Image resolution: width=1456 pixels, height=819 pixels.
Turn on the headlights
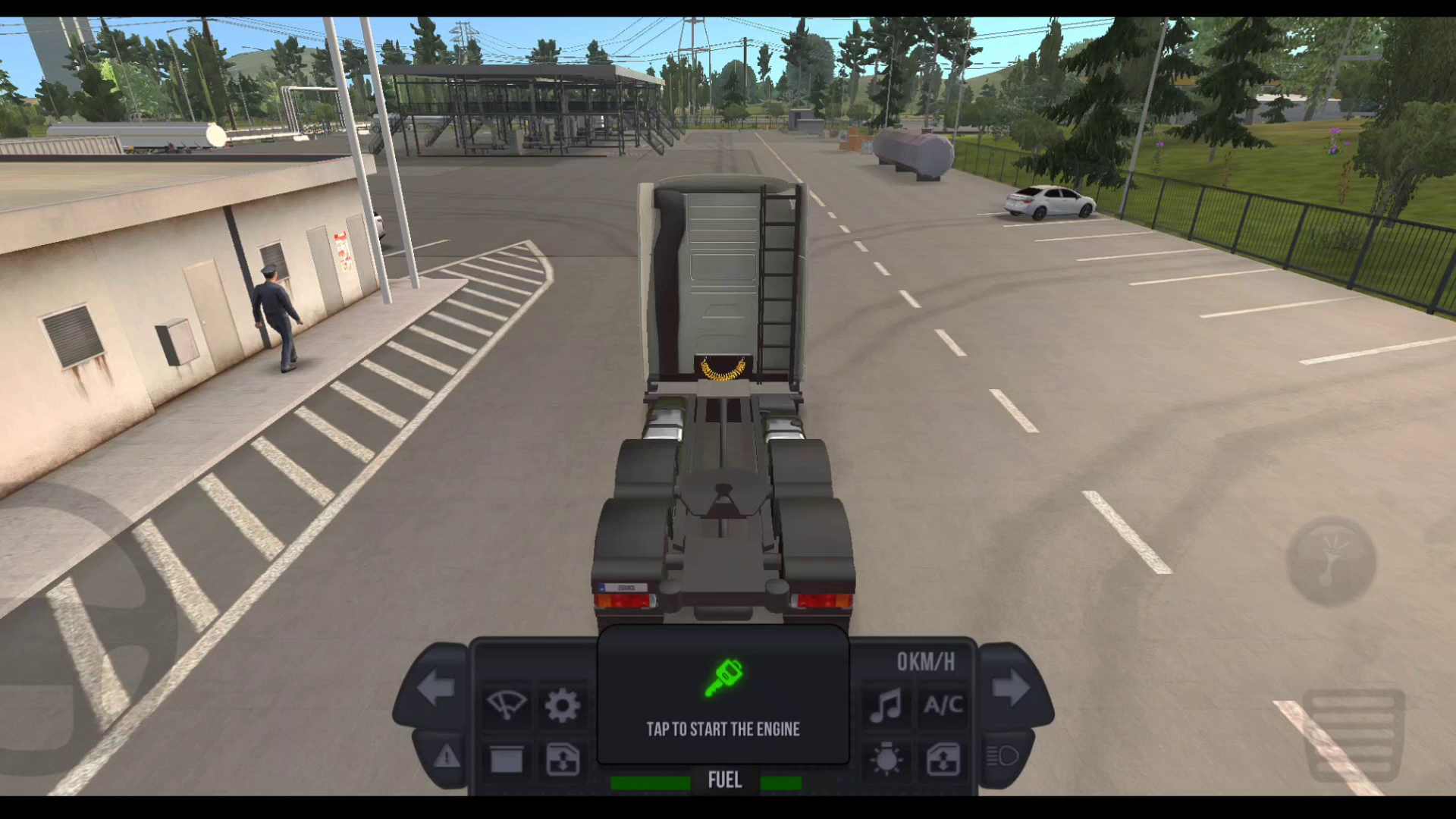[1003, 756]
